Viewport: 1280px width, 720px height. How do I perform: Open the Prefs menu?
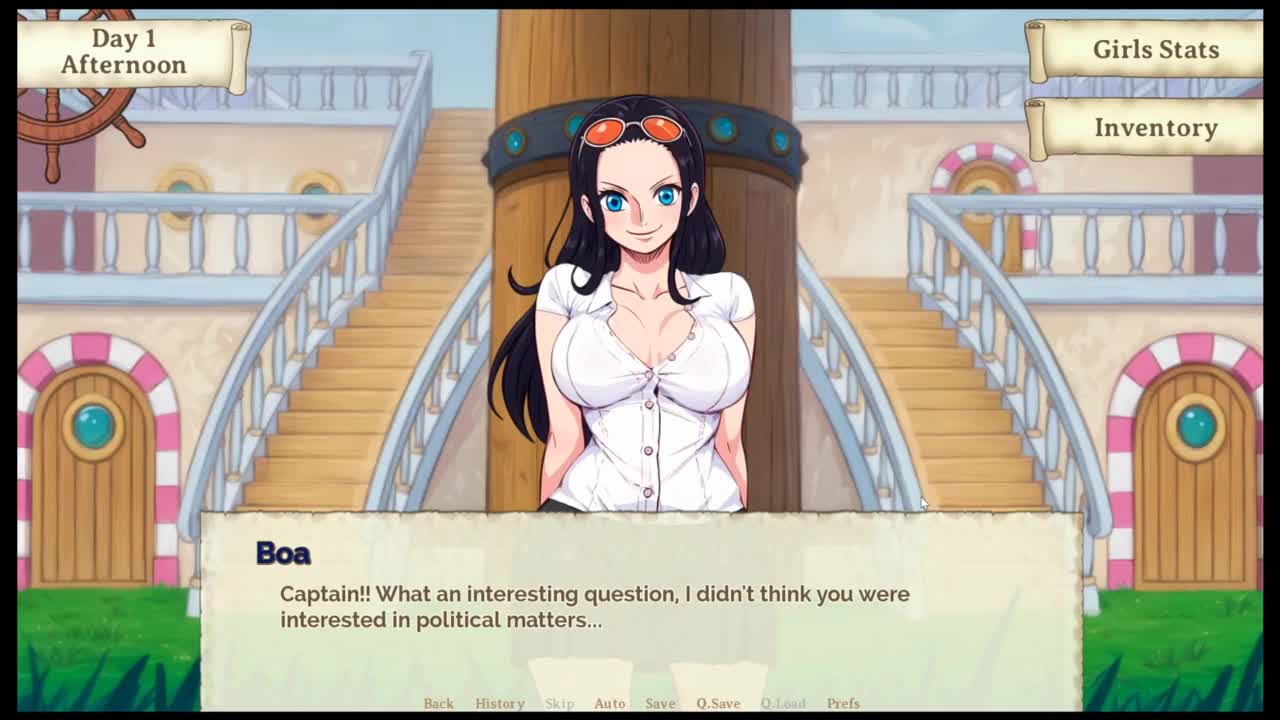(843, 703)
